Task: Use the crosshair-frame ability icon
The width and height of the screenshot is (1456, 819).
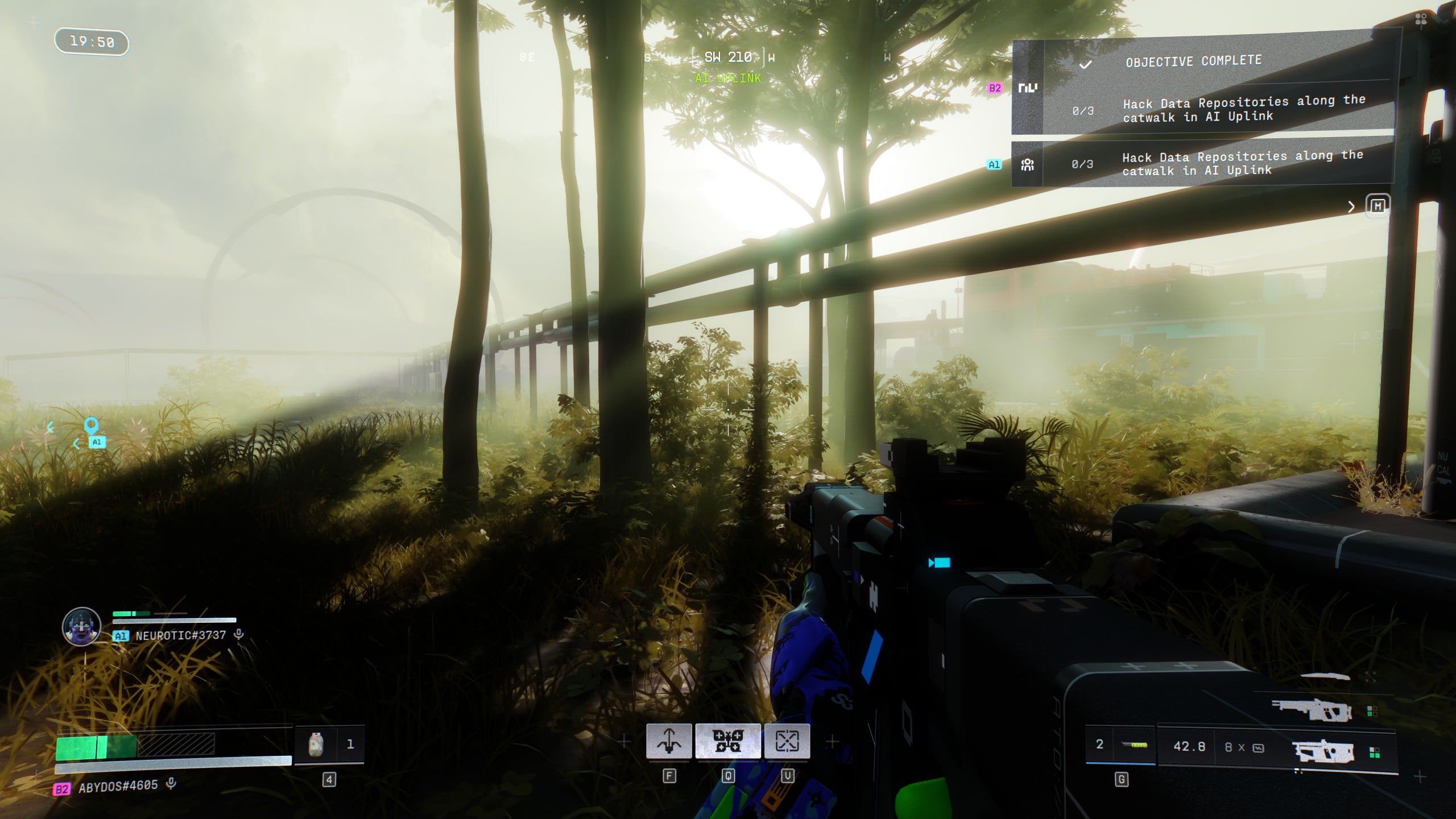Action: 787,741
